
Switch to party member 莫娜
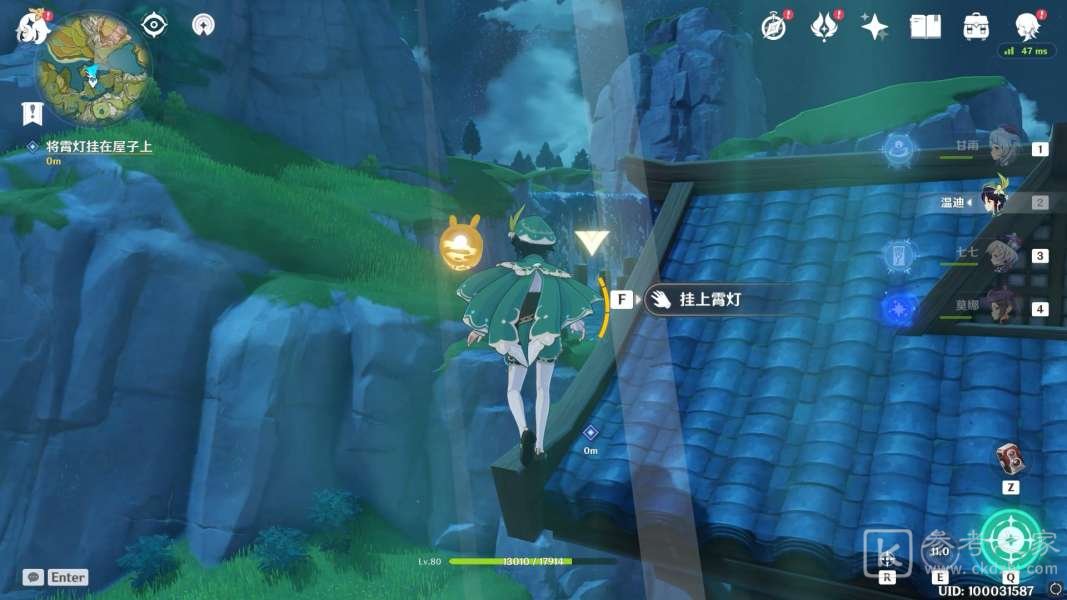[x=1000, y=308]
